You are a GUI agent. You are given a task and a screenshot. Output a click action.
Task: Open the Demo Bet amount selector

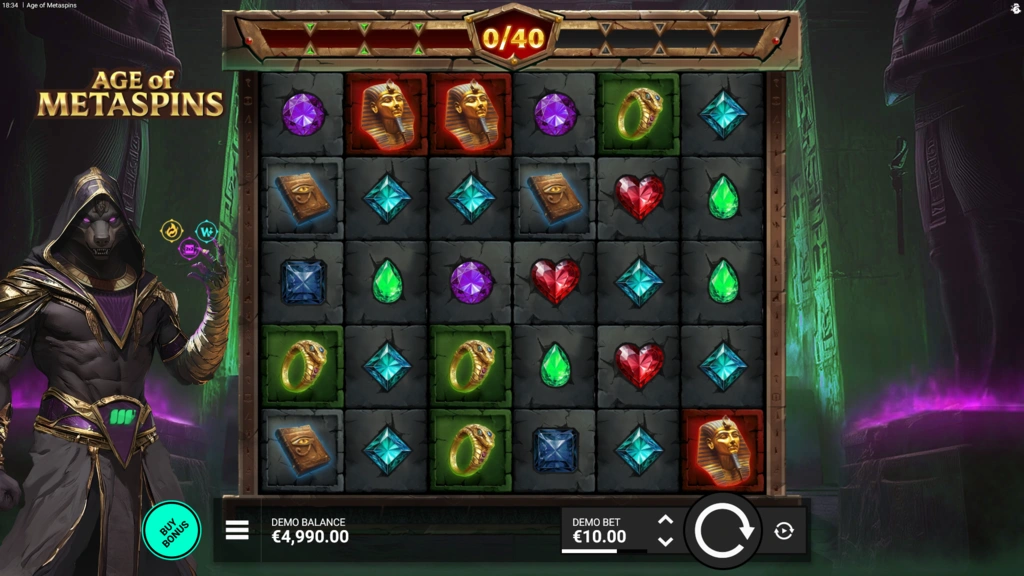600,531
